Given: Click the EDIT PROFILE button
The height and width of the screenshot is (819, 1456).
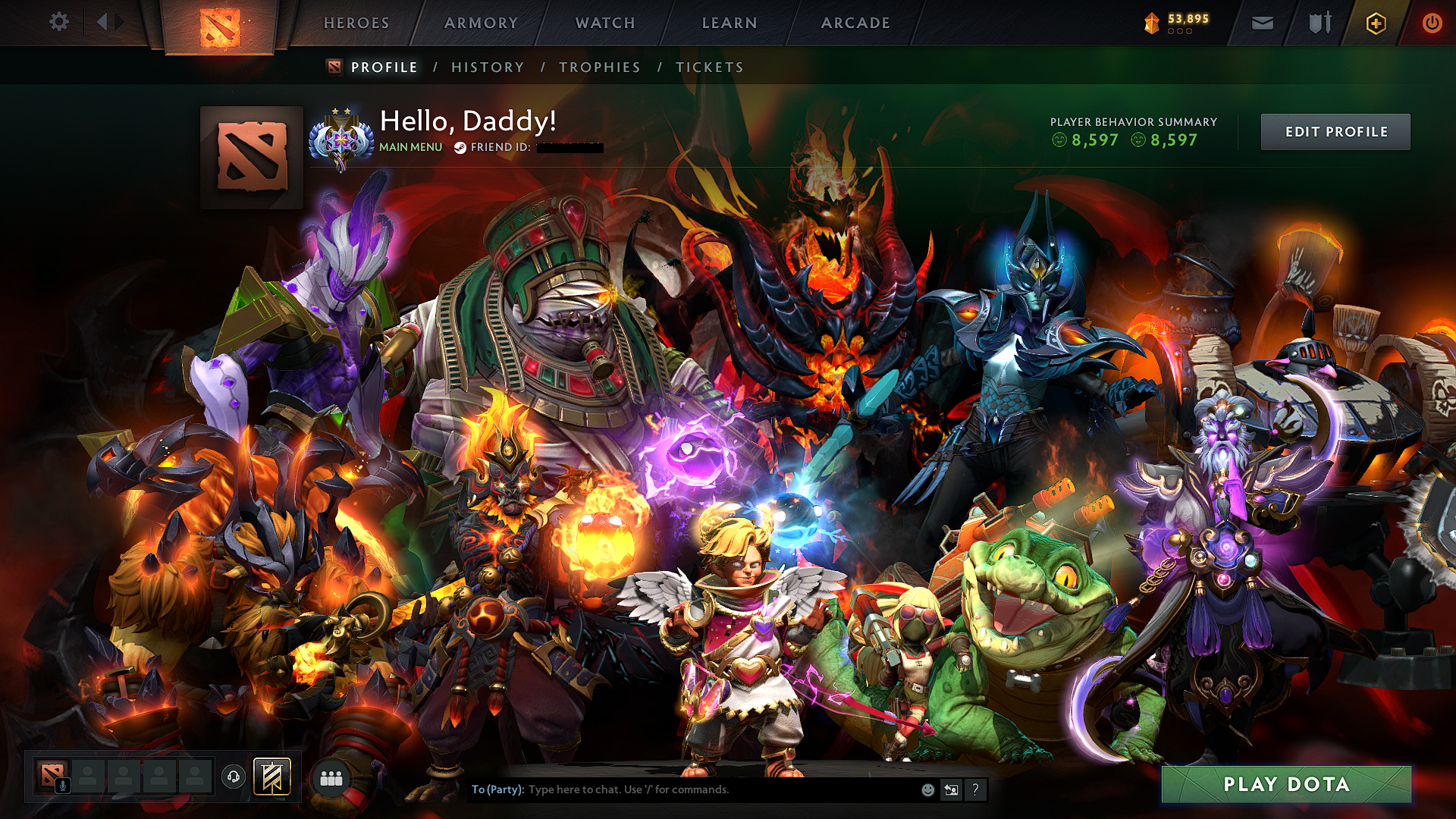Looking at the screenshot, I should click(x=1335, y=131).
